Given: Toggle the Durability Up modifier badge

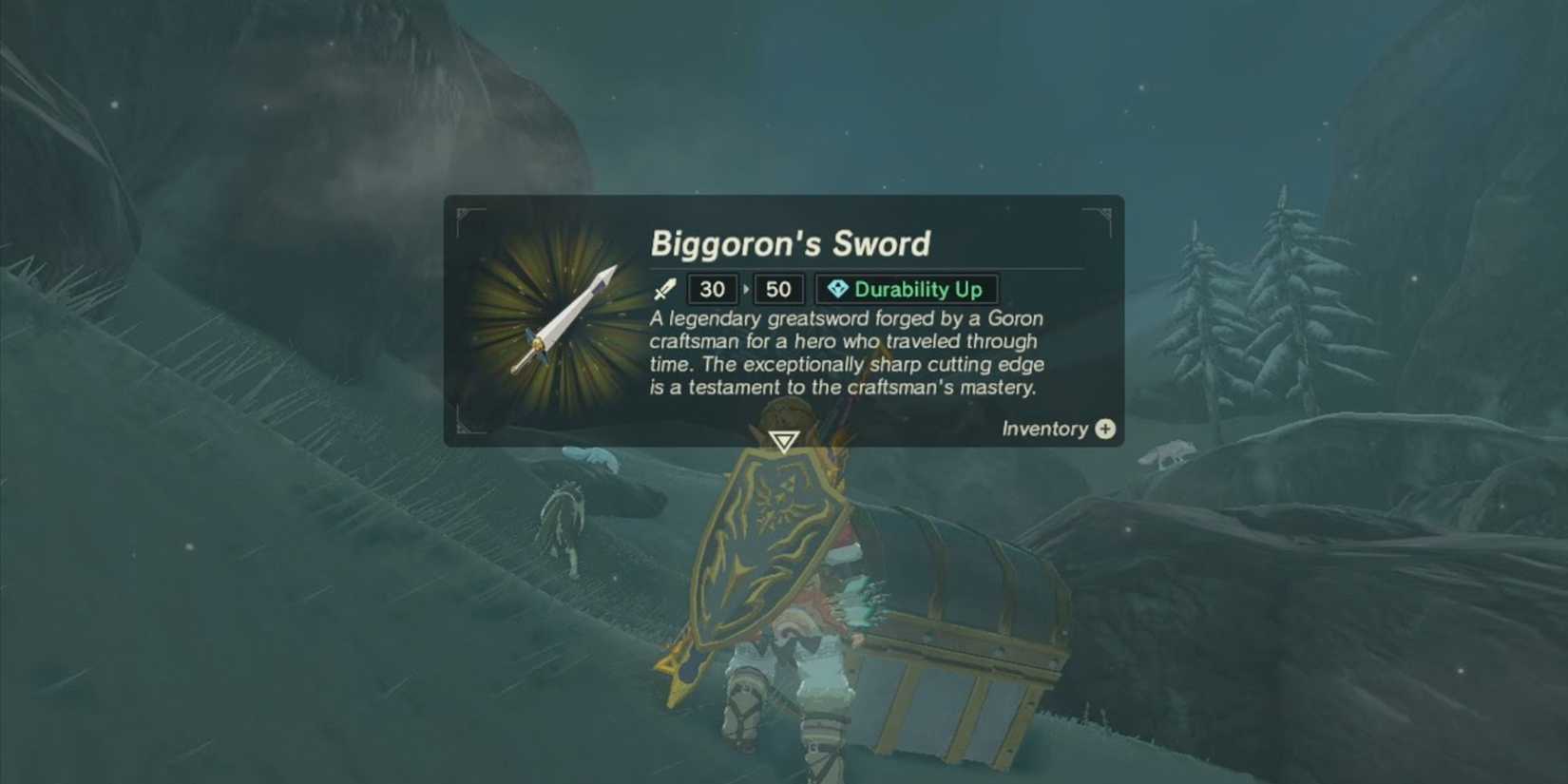Looking at the screenshot, I should point(907,290).
